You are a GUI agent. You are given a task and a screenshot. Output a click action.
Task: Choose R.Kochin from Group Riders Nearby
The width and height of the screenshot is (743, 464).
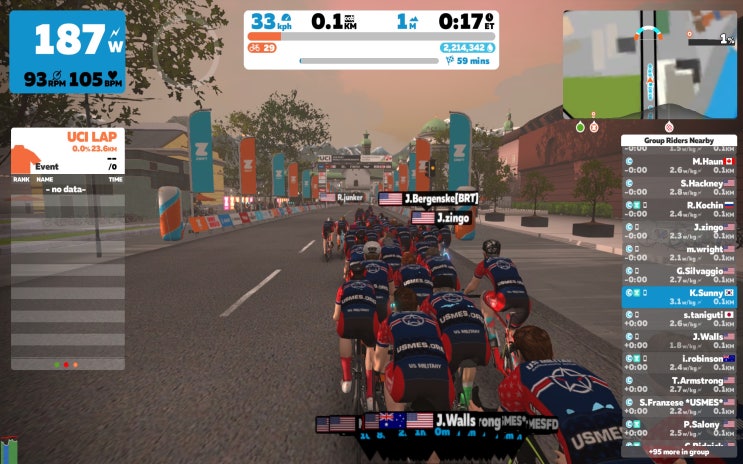click(679, 209)
